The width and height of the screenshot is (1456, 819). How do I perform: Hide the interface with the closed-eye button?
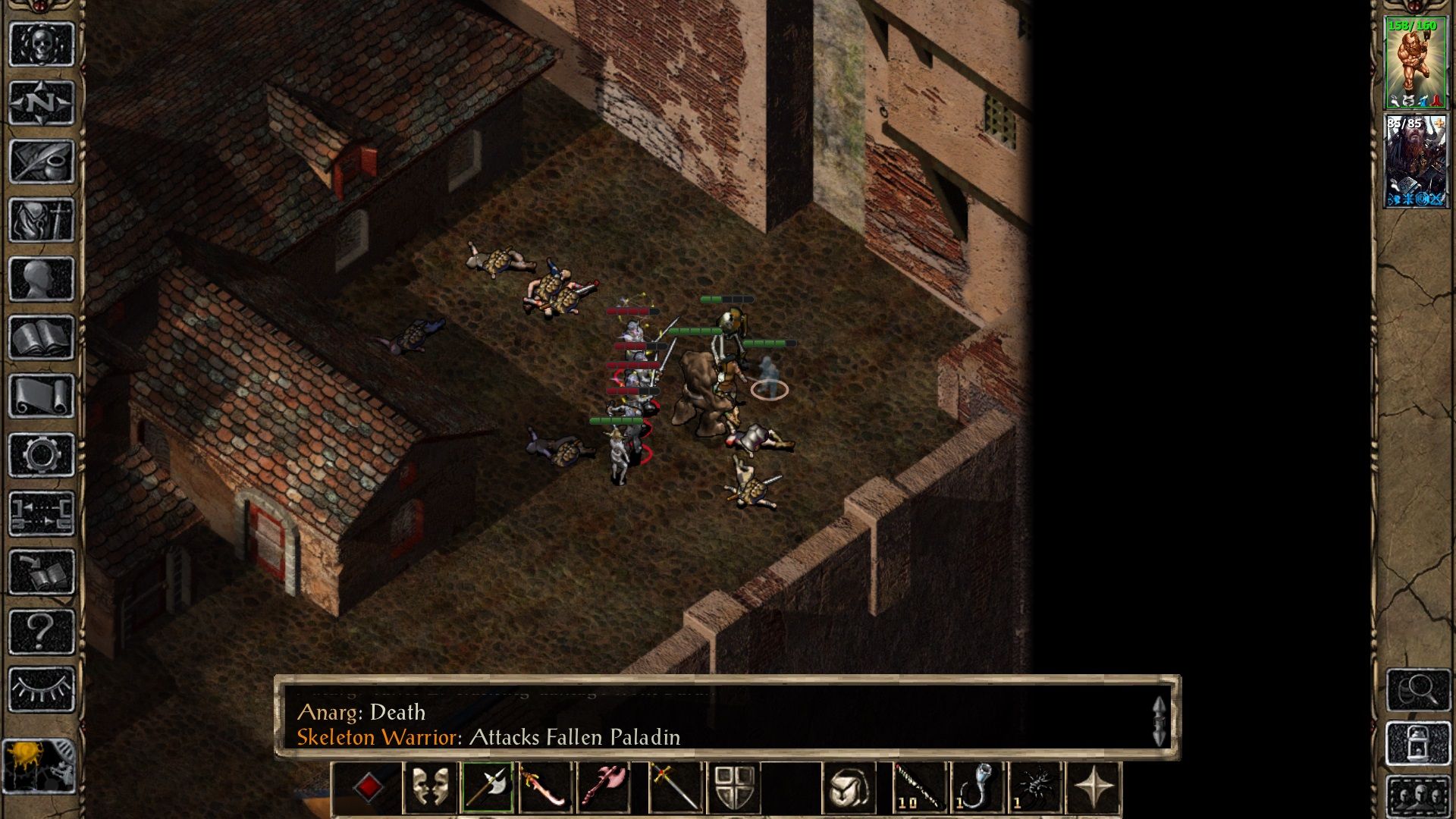point(42,689)
